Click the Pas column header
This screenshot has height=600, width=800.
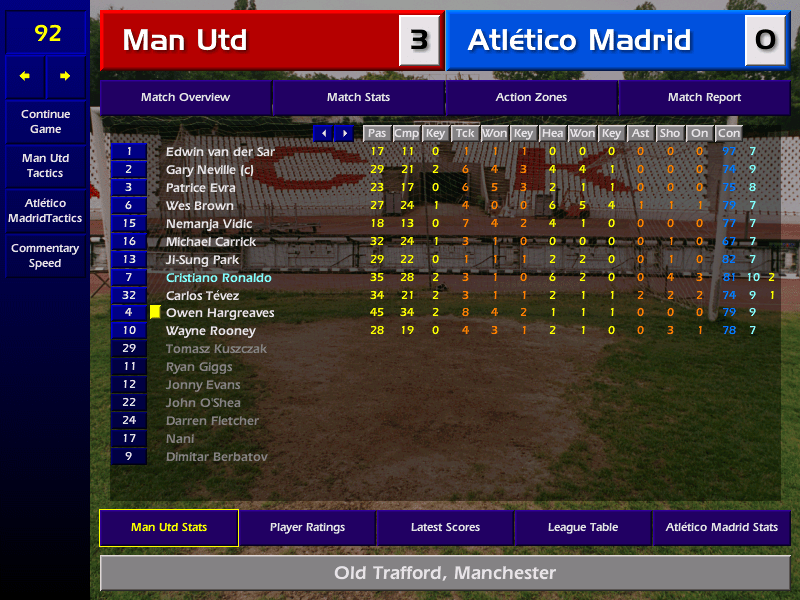(376, 133)
